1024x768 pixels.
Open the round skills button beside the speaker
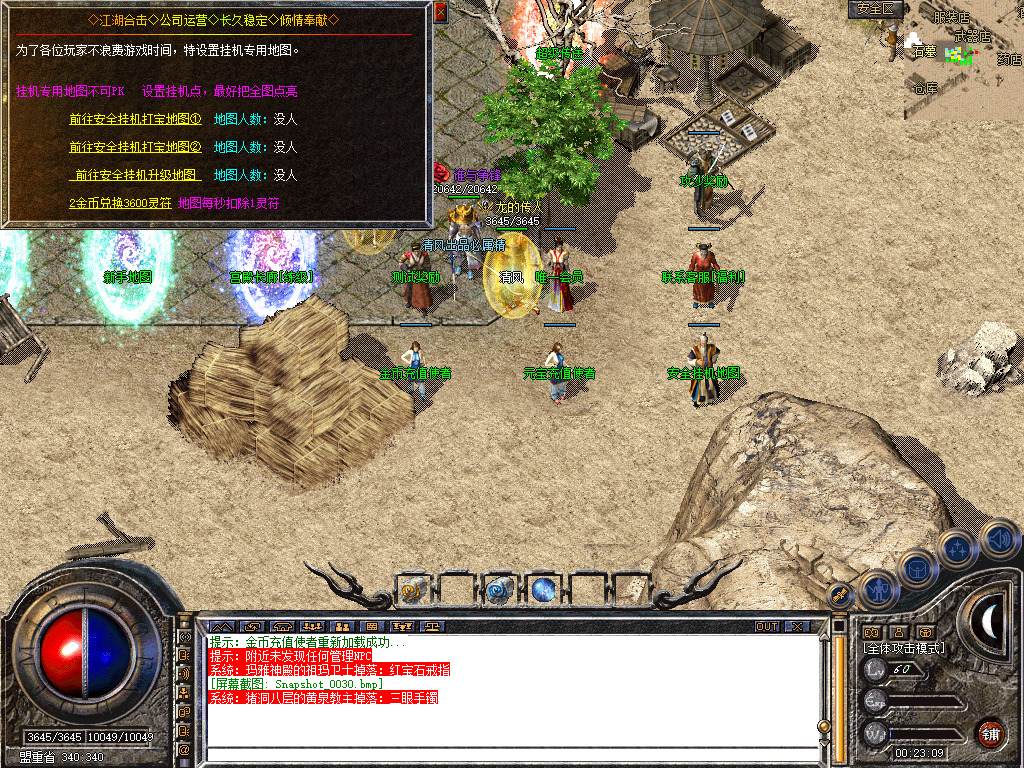point(958,549)
